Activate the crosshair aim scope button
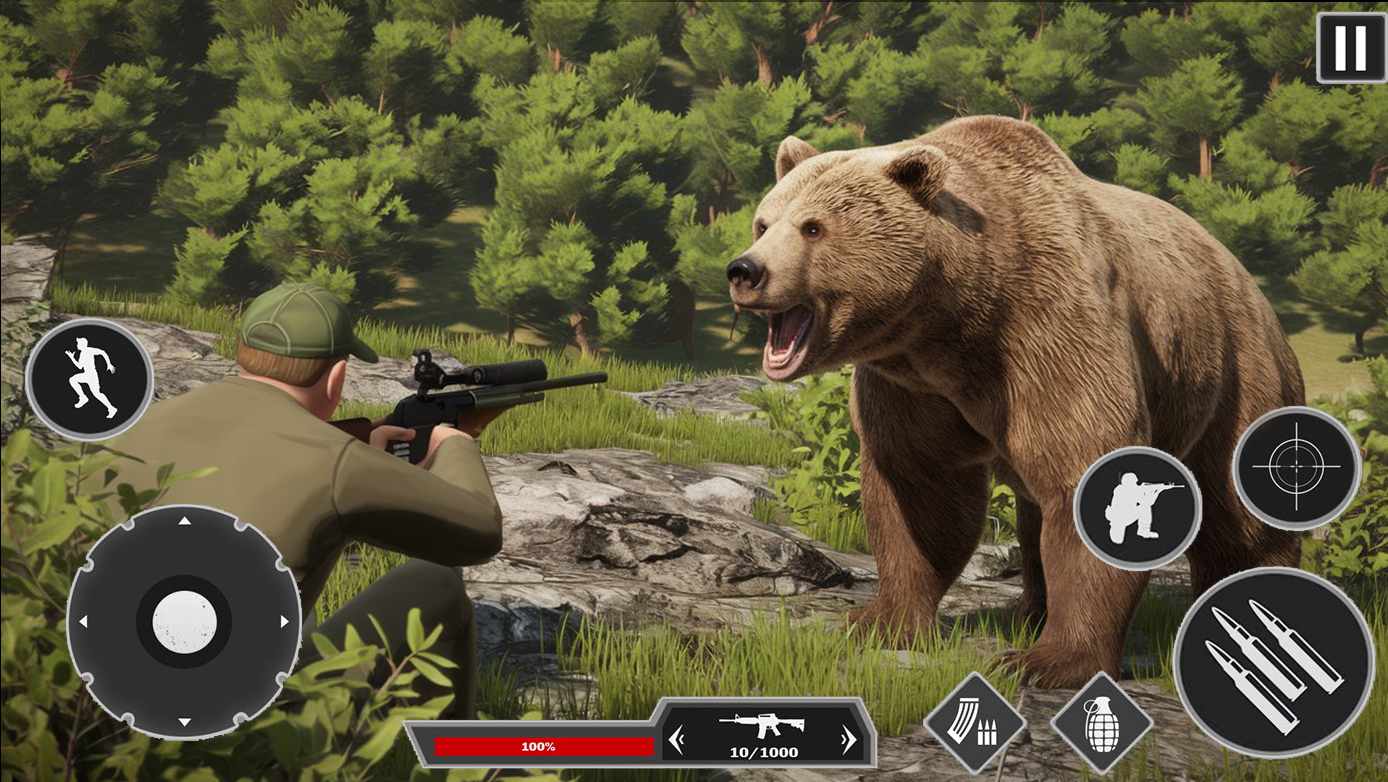 (x=1296, y=467)
